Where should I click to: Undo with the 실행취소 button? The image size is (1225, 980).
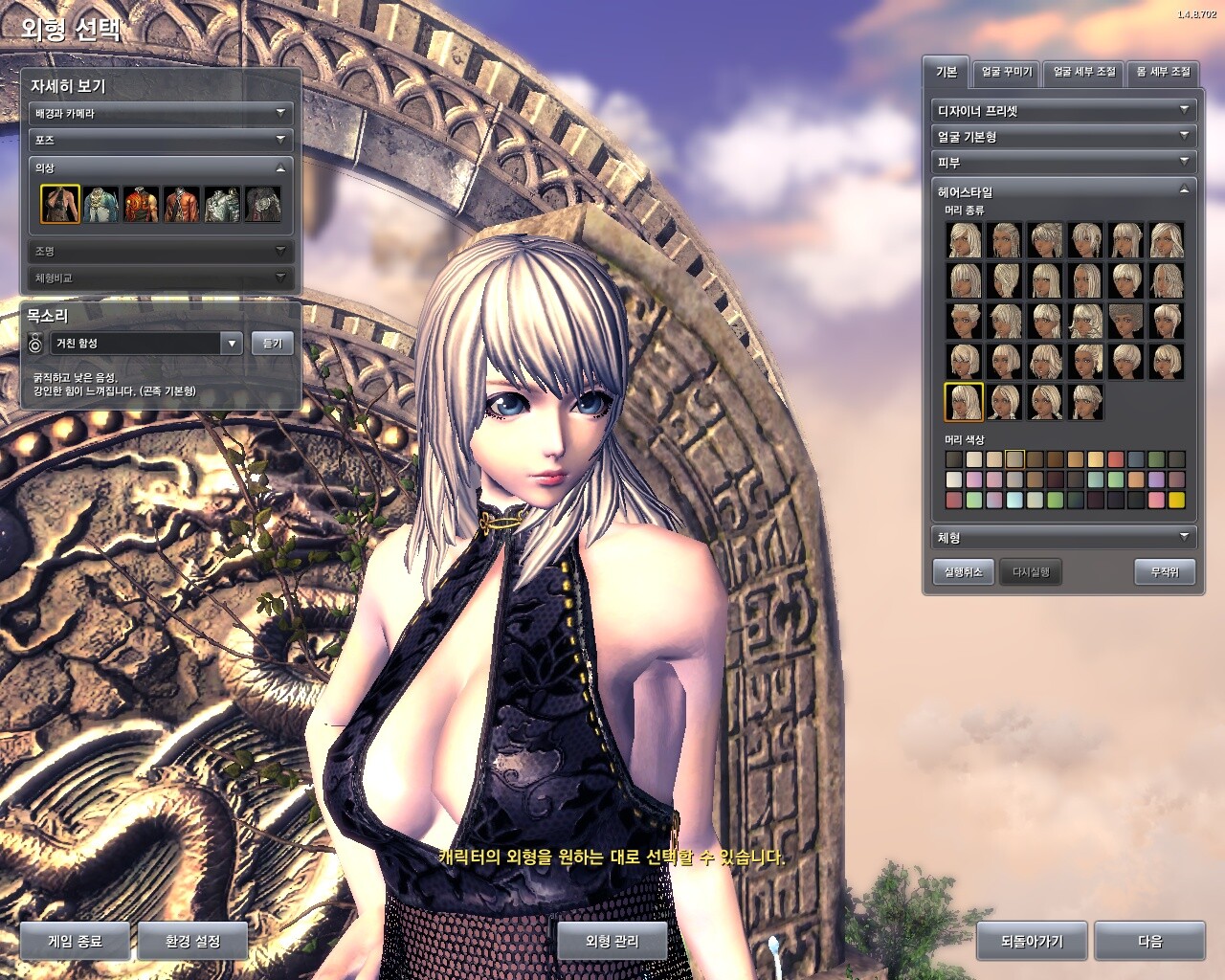(963, 572)
